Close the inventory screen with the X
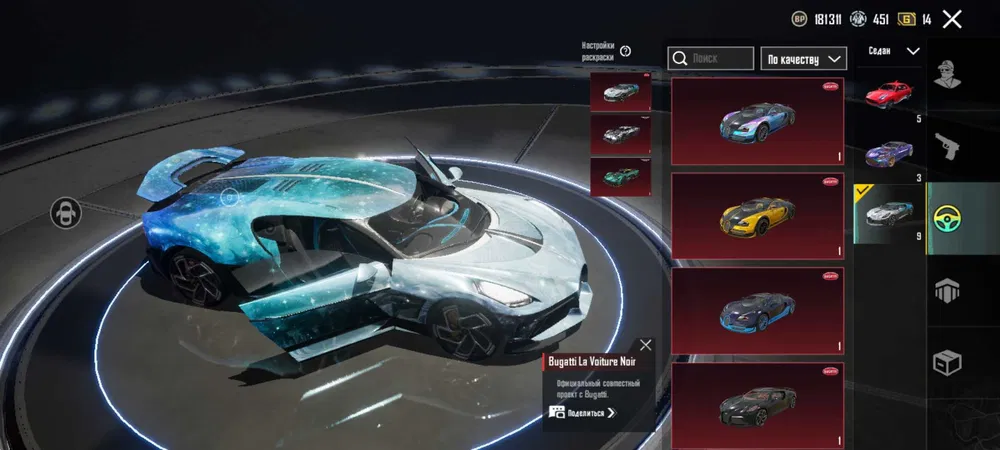1000x450 pixels. (x=952, y=19)
